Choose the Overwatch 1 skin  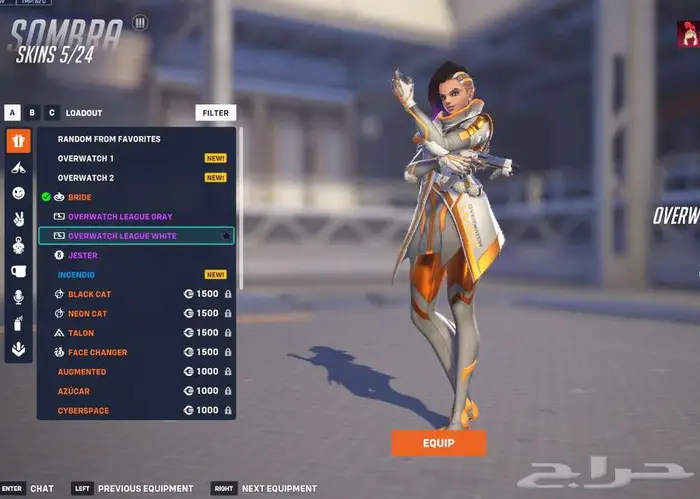(86, 158)
